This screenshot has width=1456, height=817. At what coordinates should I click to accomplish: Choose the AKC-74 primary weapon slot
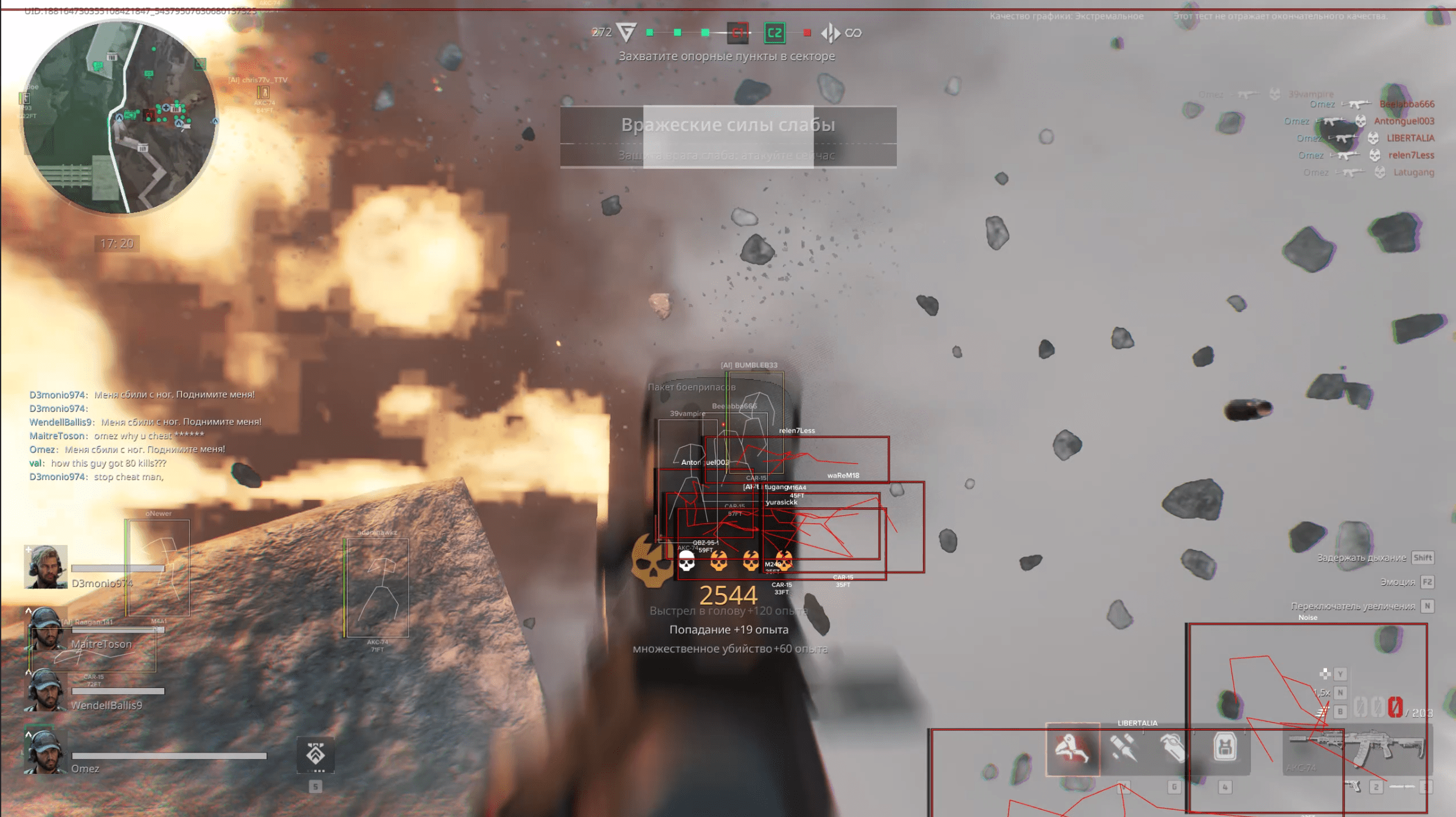1357,749
